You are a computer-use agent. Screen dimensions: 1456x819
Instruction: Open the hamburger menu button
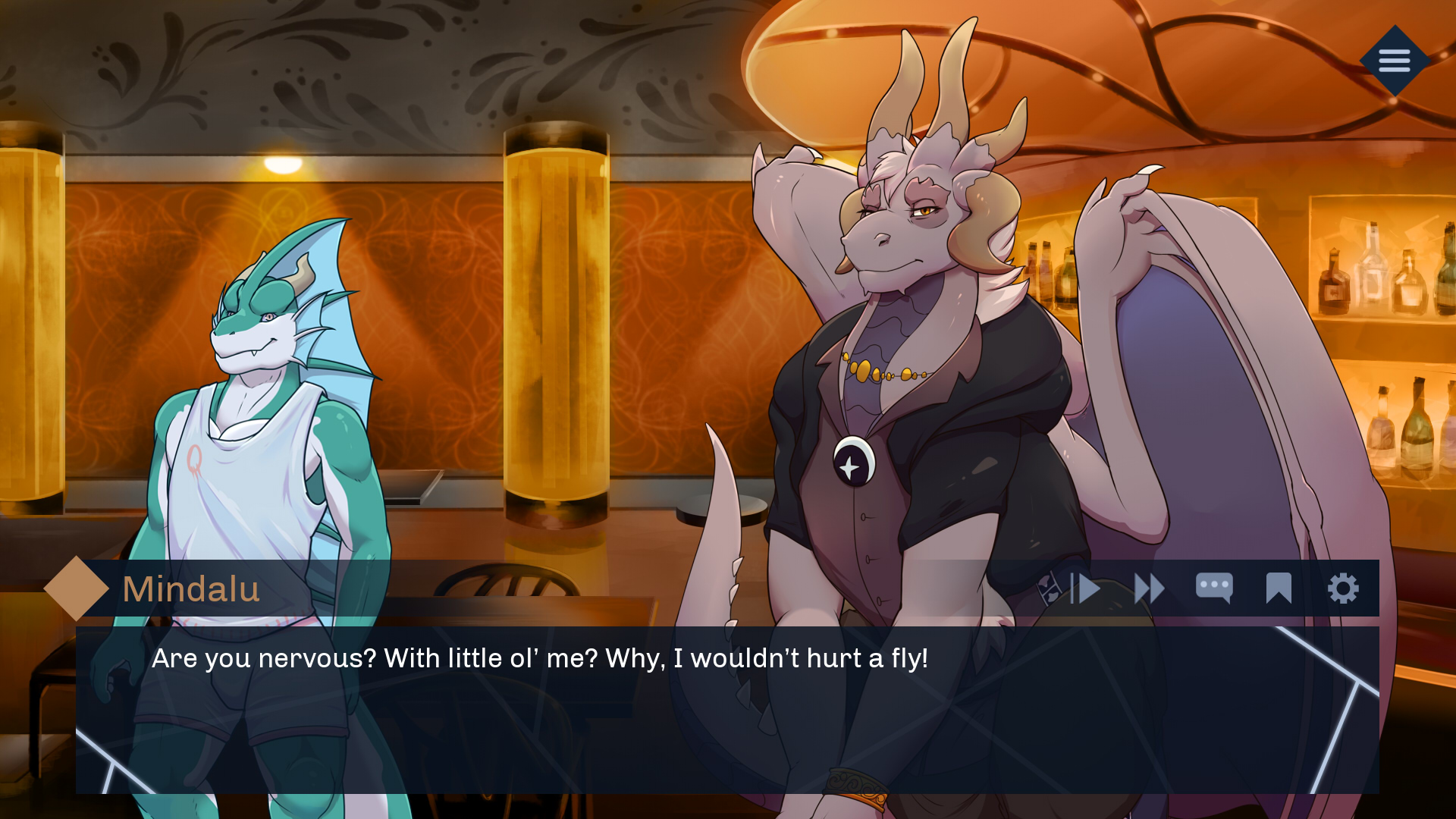pyautogui.click(x=1394, y=61)
